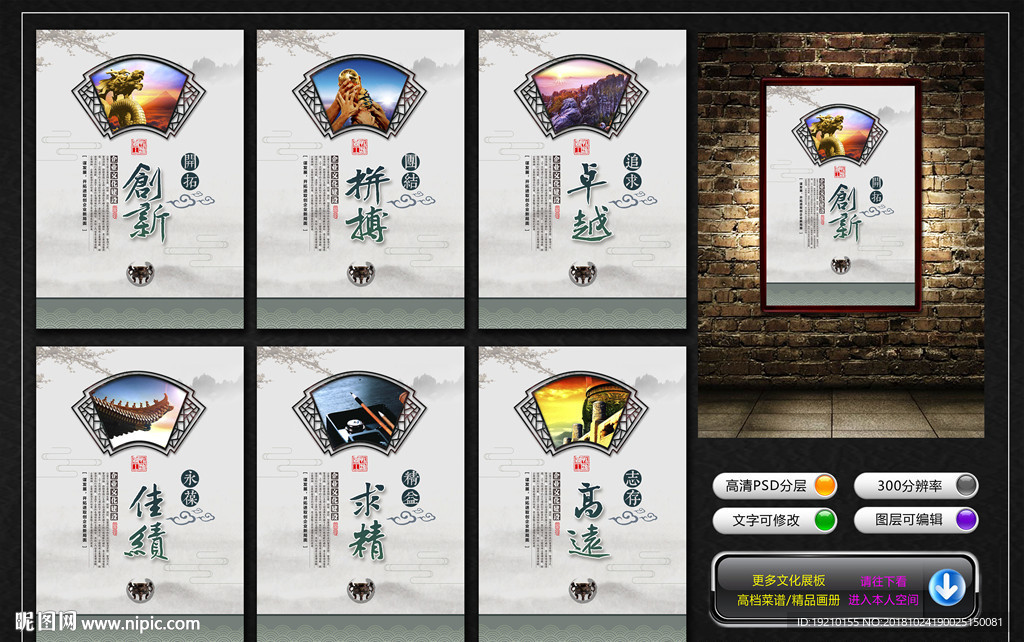Follow the 进入本人空间 link
1024x642 pixels.
click(883, 600)
